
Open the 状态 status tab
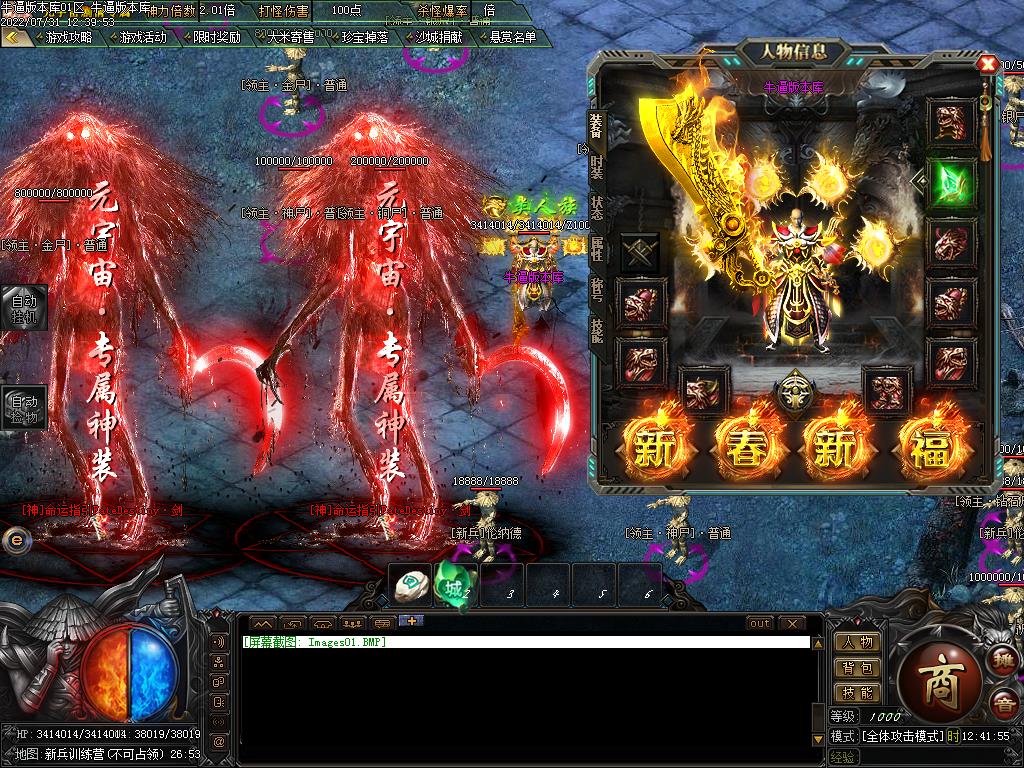pos(597,208)
